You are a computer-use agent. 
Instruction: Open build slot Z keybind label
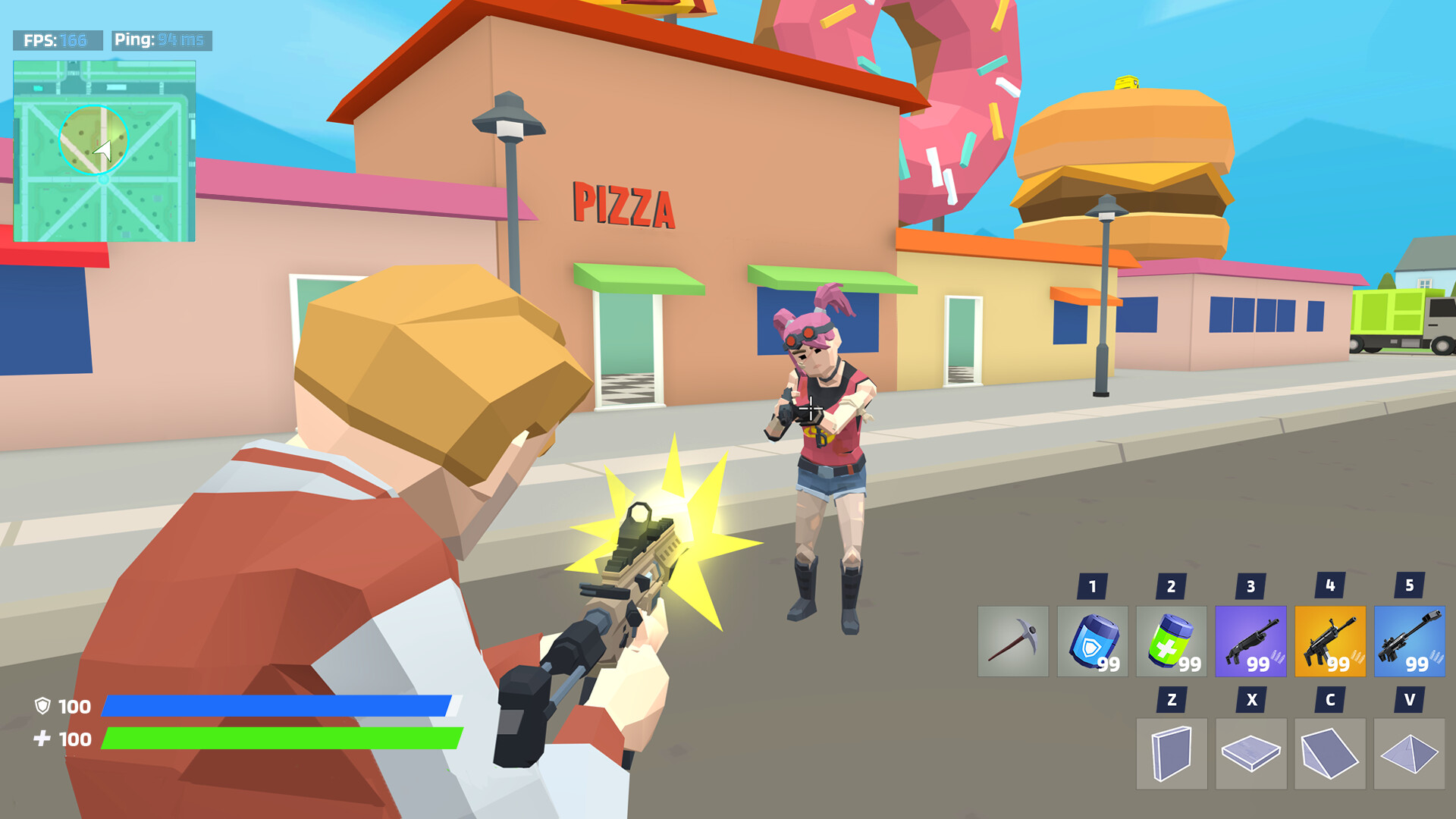click(1174, 698)
